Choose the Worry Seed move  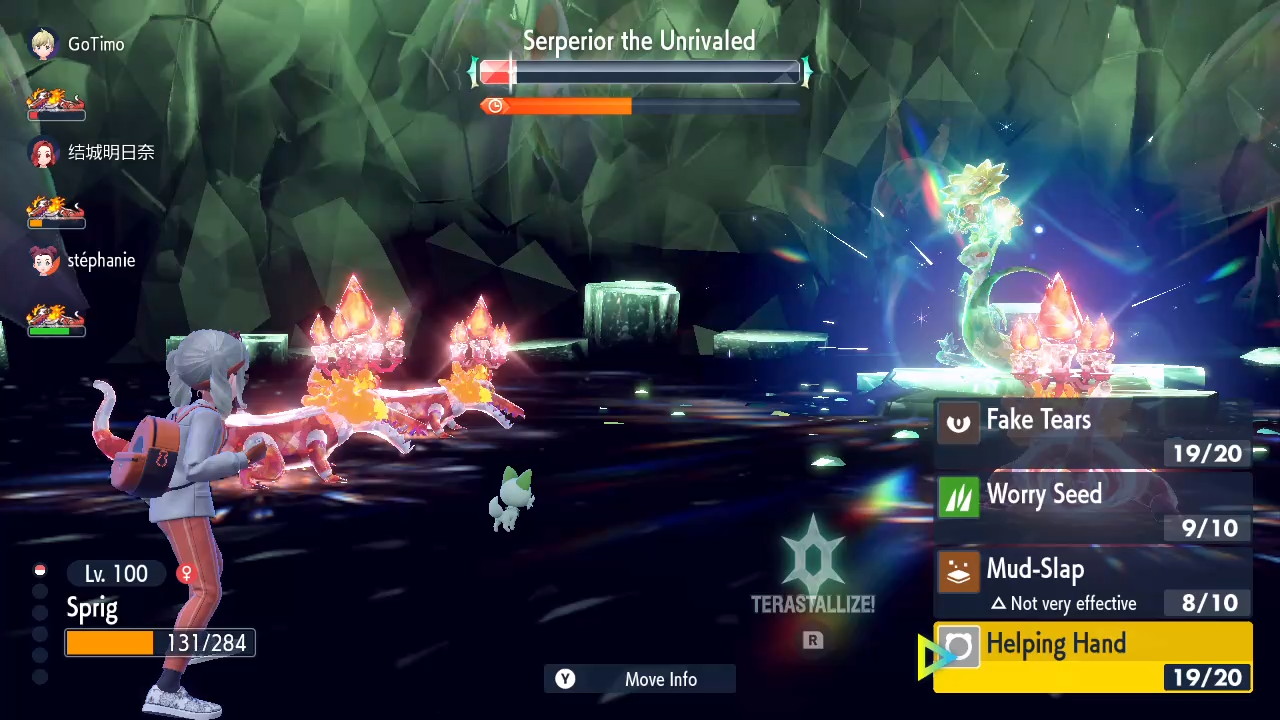(x=1092, y=508)
